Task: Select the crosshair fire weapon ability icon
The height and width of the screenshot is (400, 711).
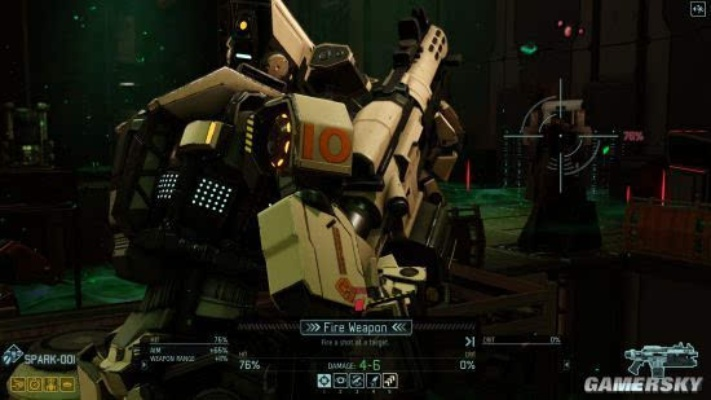Action: (323, 381)
